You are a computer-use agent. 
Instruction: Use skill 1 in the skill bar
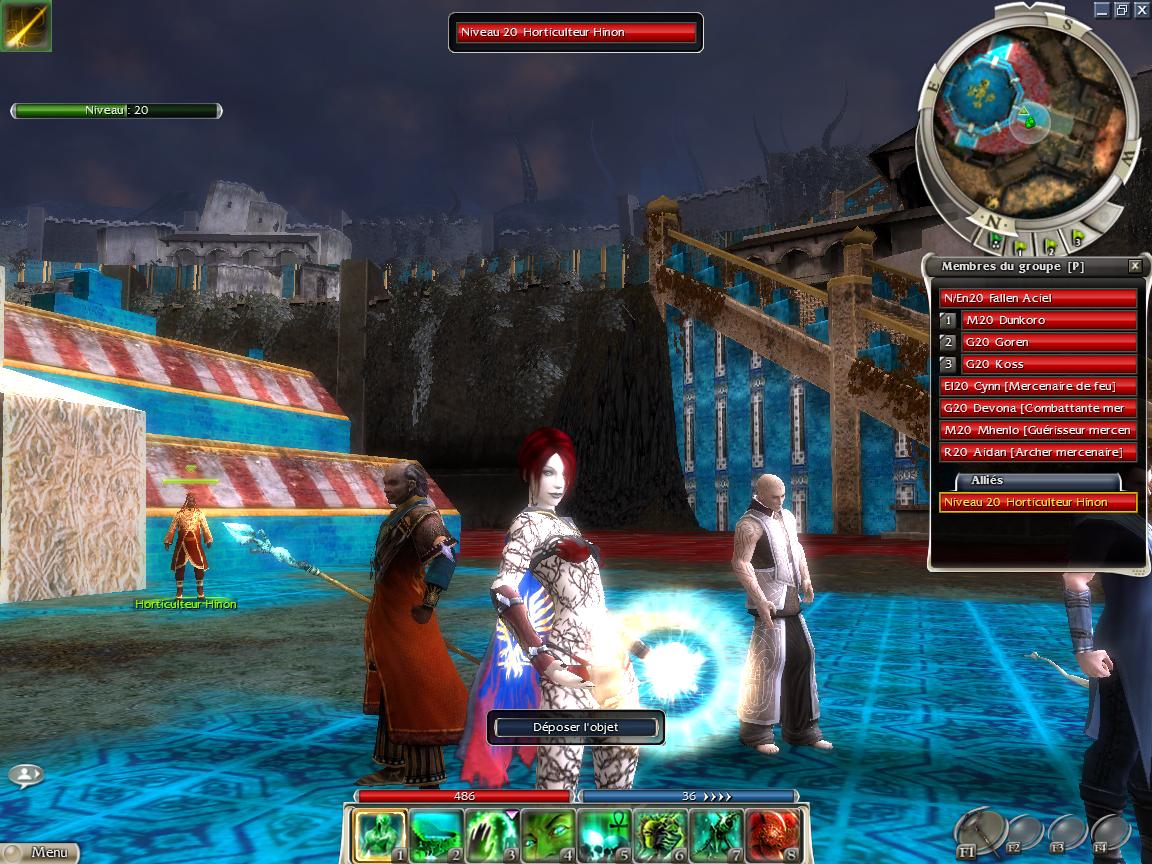point(380,836)
